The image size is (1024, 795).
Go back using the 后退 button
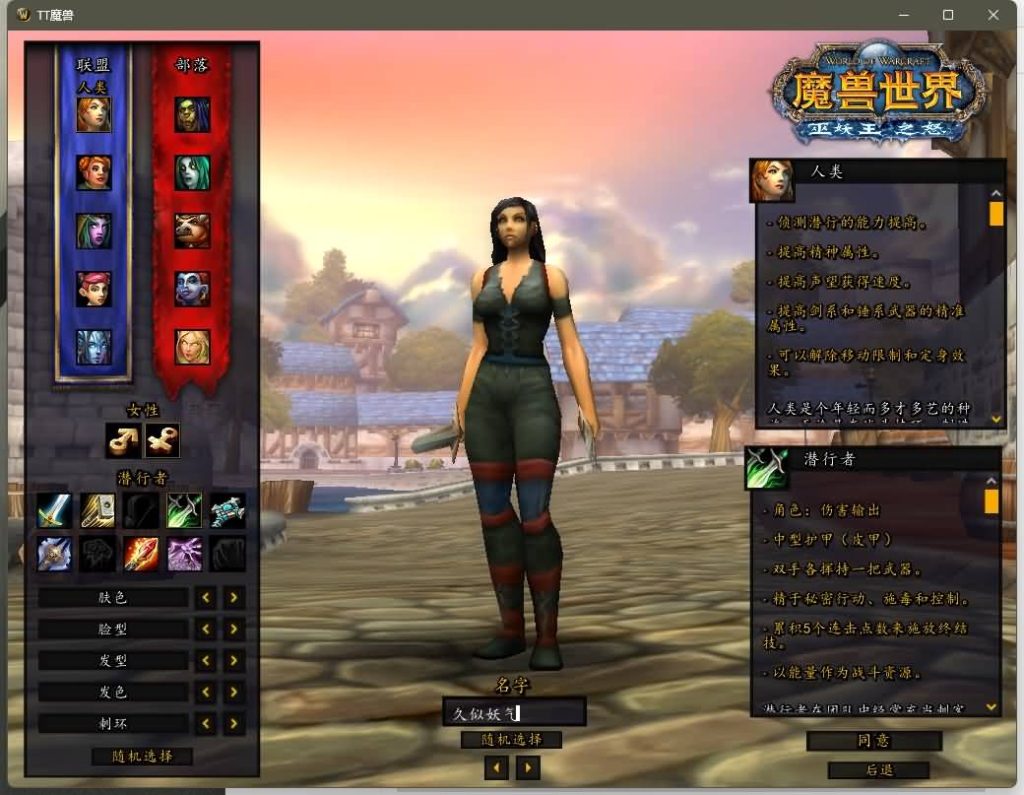[x=878, y=770]
